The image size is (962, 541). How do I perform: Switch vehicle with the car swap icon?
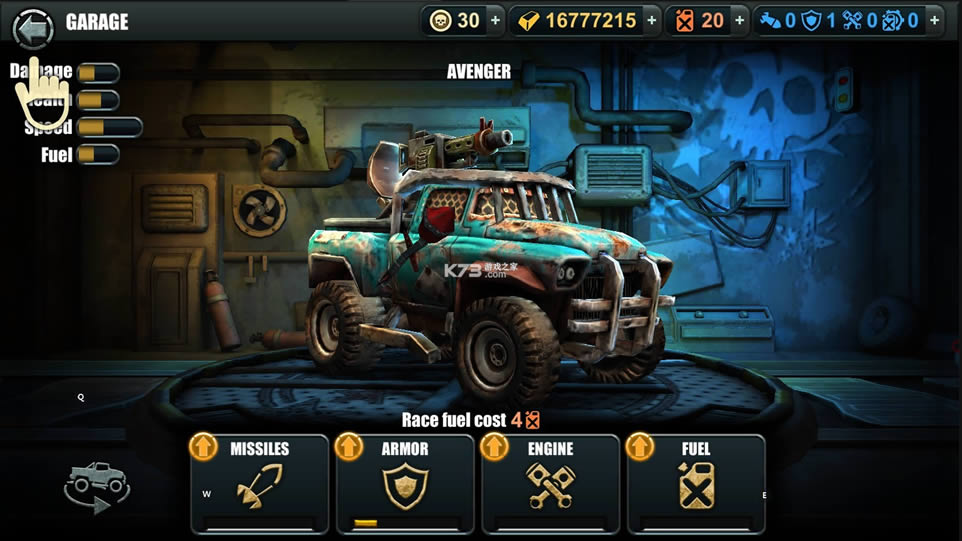coord(97,486)
